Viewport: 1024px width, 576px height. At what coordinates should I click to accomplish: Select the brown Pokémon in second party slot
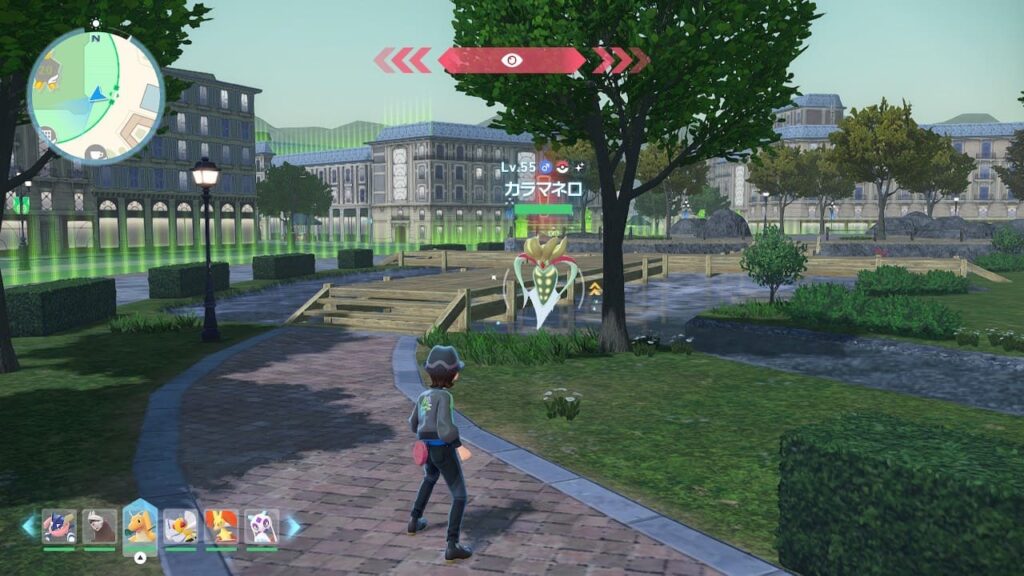click(x=99, y=526)
